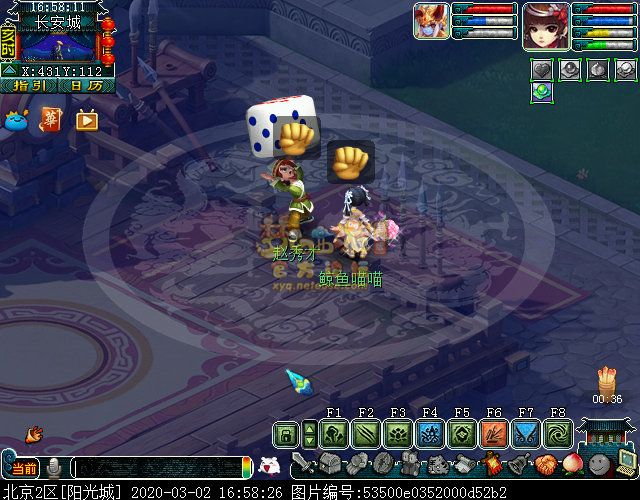The image size is (640, 500).
Task: Select the pet portrait avatar
Action: click(431, 21)
